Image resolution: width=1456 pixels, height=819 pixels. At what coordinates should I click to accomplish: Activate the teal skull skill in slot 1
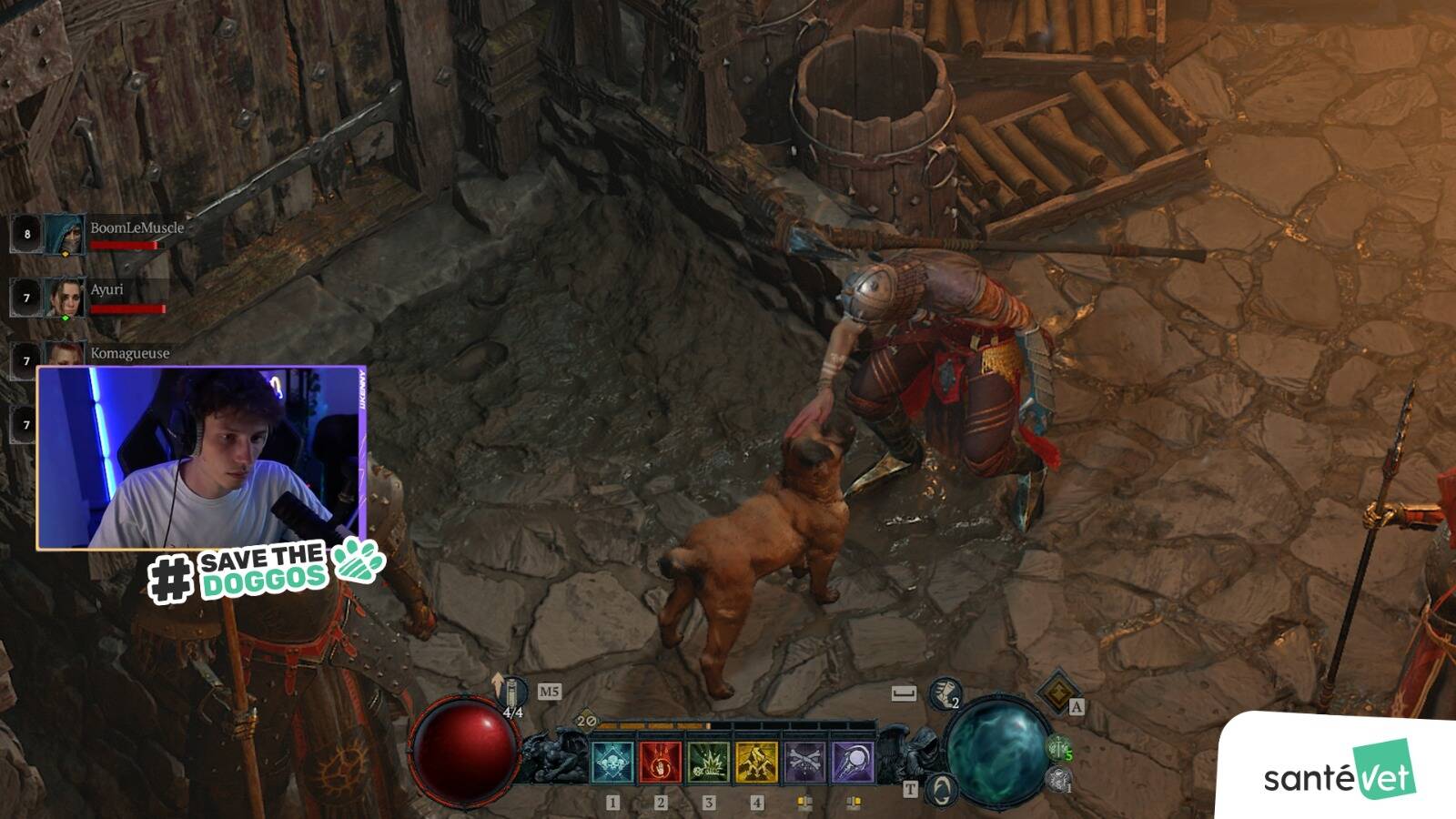click(x=612, y=762)
